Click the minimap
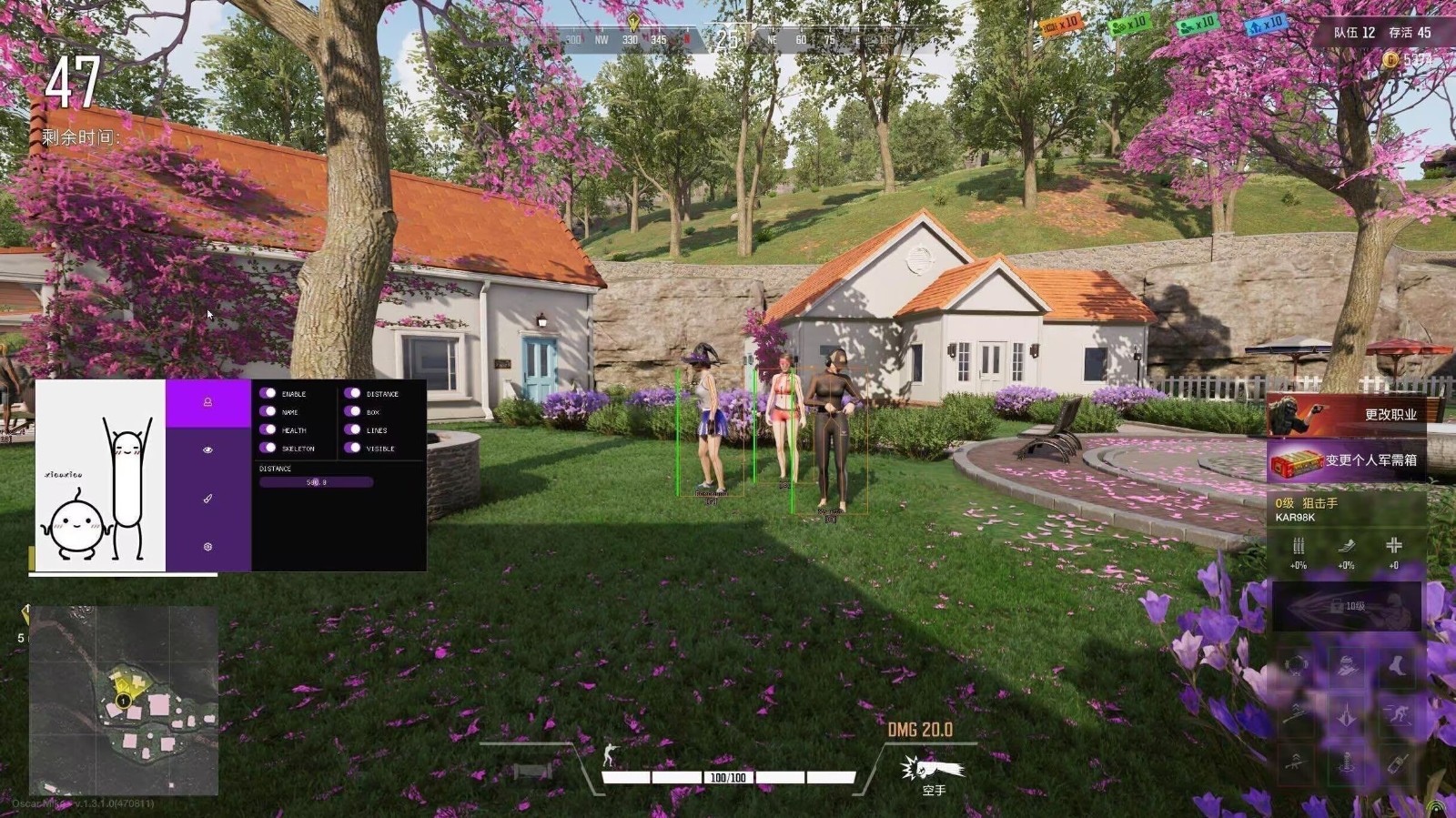Viewport: 1456px width, 818px height. 124,701
